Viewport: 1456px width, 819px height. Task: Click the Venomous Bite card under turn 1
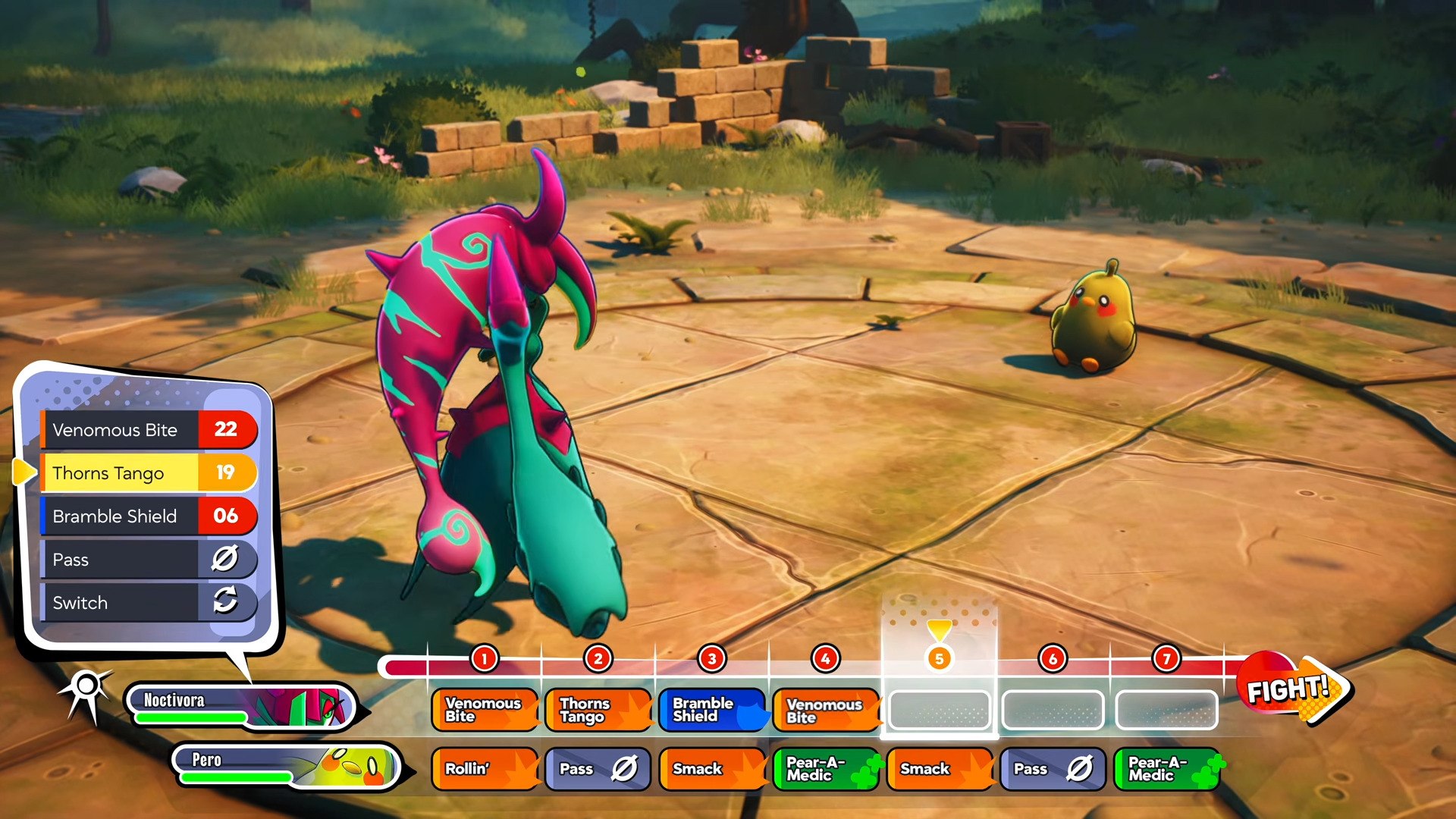(x=484, y=710)
